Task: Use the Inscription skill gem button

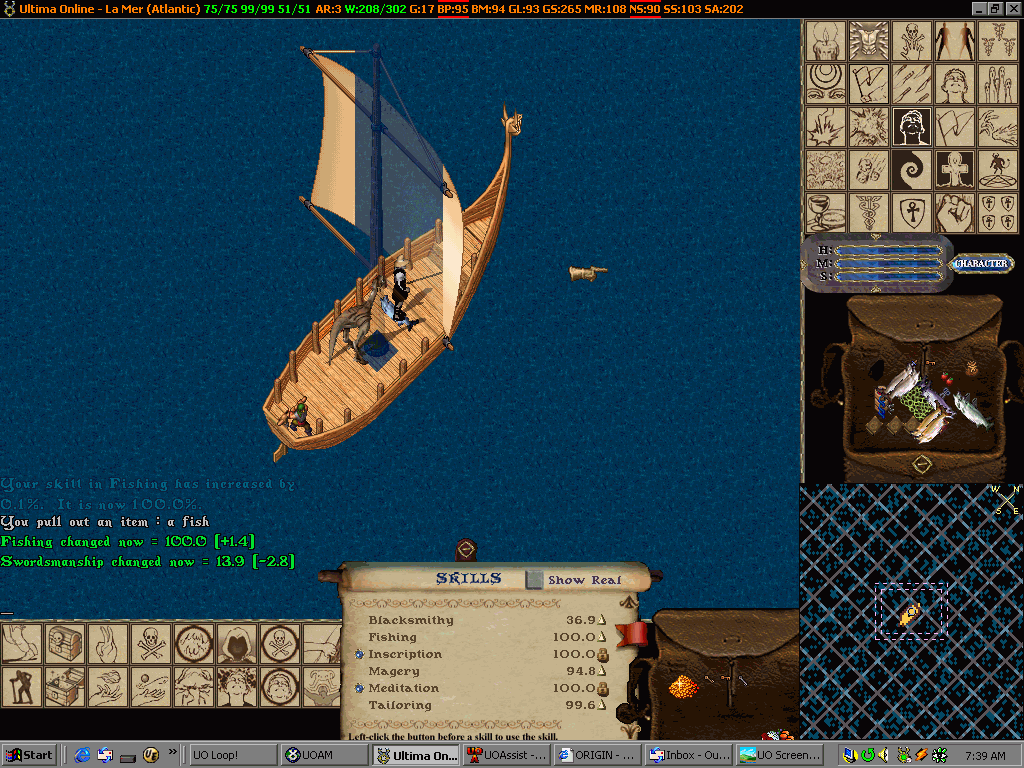Action: click(359, 654)
